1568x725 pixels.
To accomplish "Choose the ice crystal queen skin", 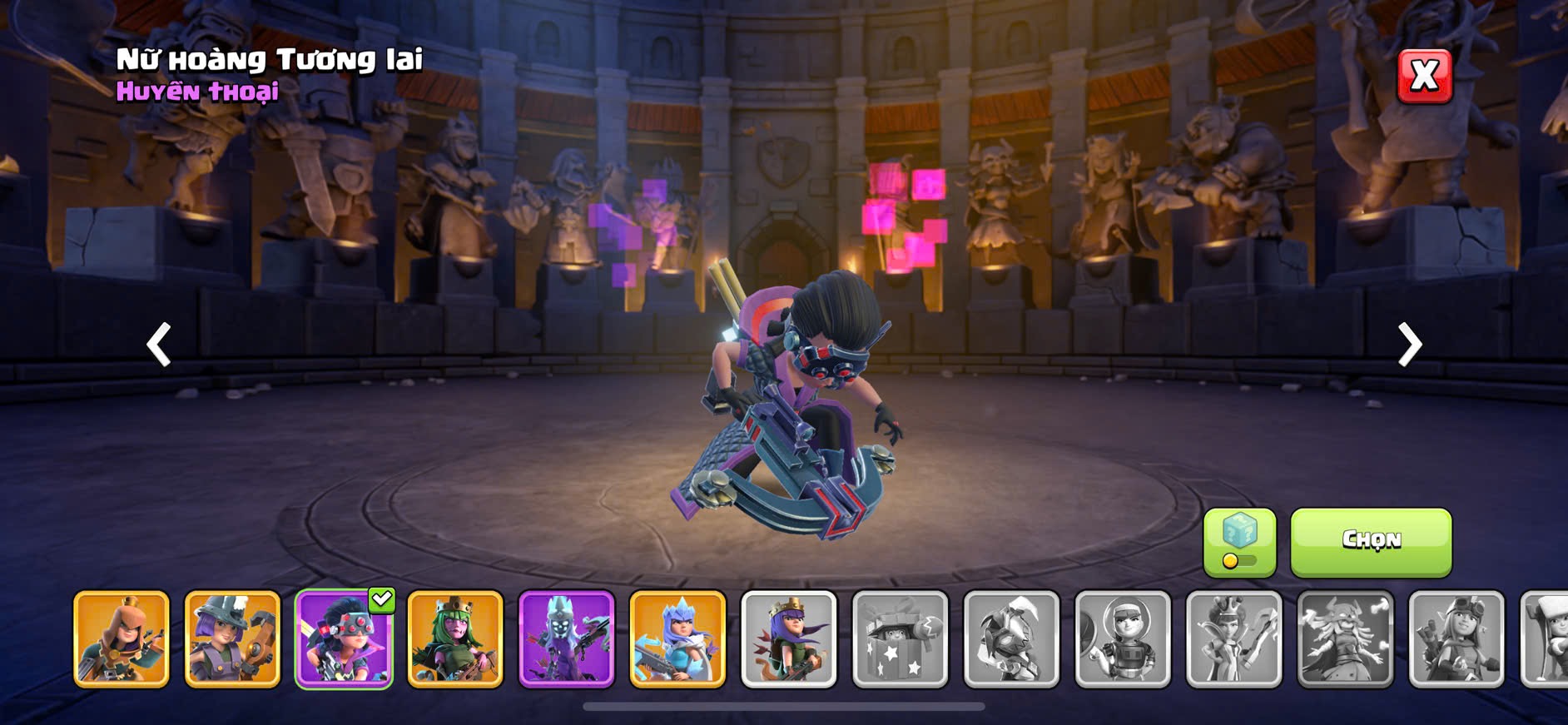I will click(677, 639).
